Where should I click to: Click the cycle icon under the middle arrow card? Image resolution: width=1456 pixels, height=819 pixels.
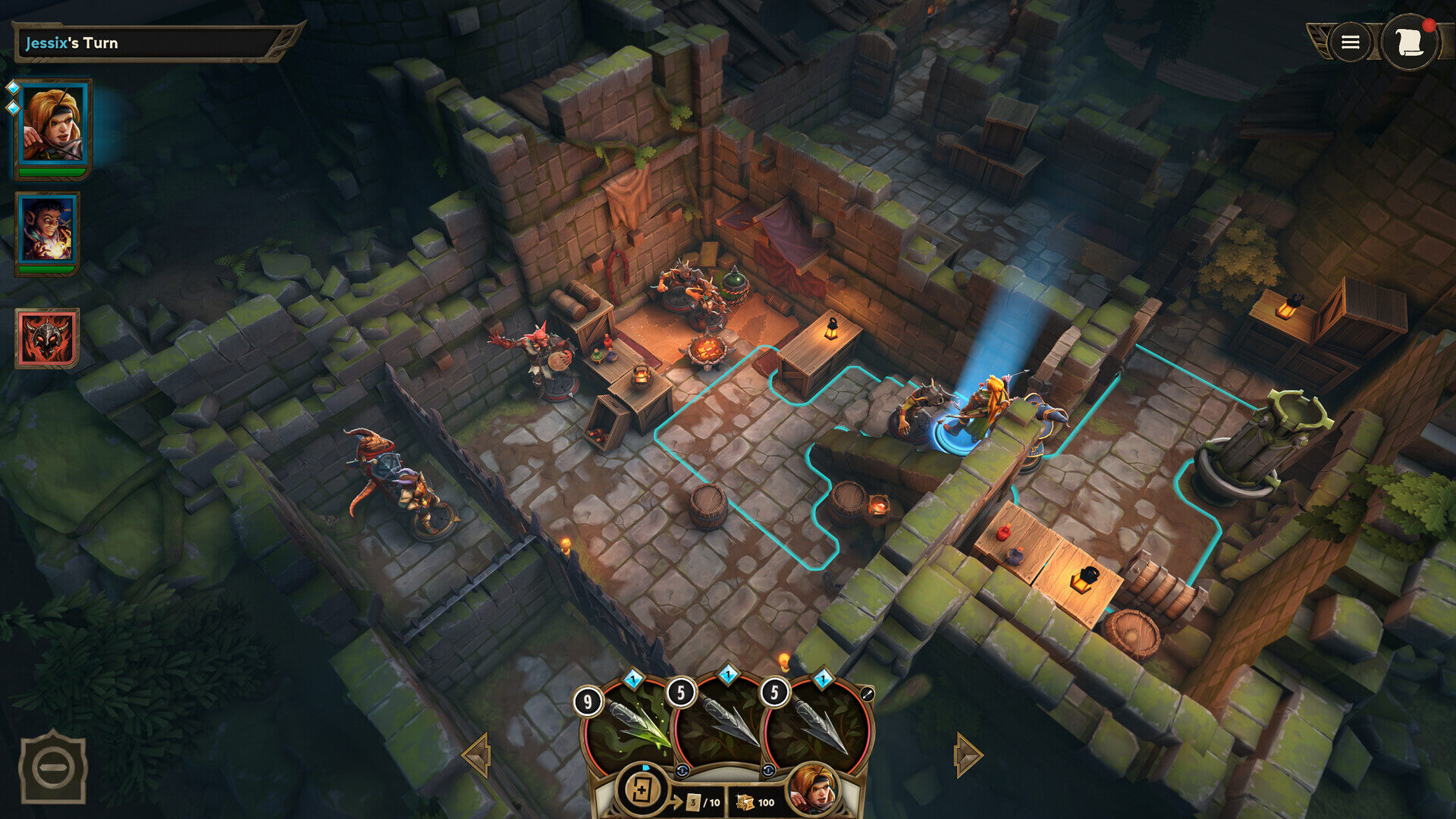pos(682,771)
